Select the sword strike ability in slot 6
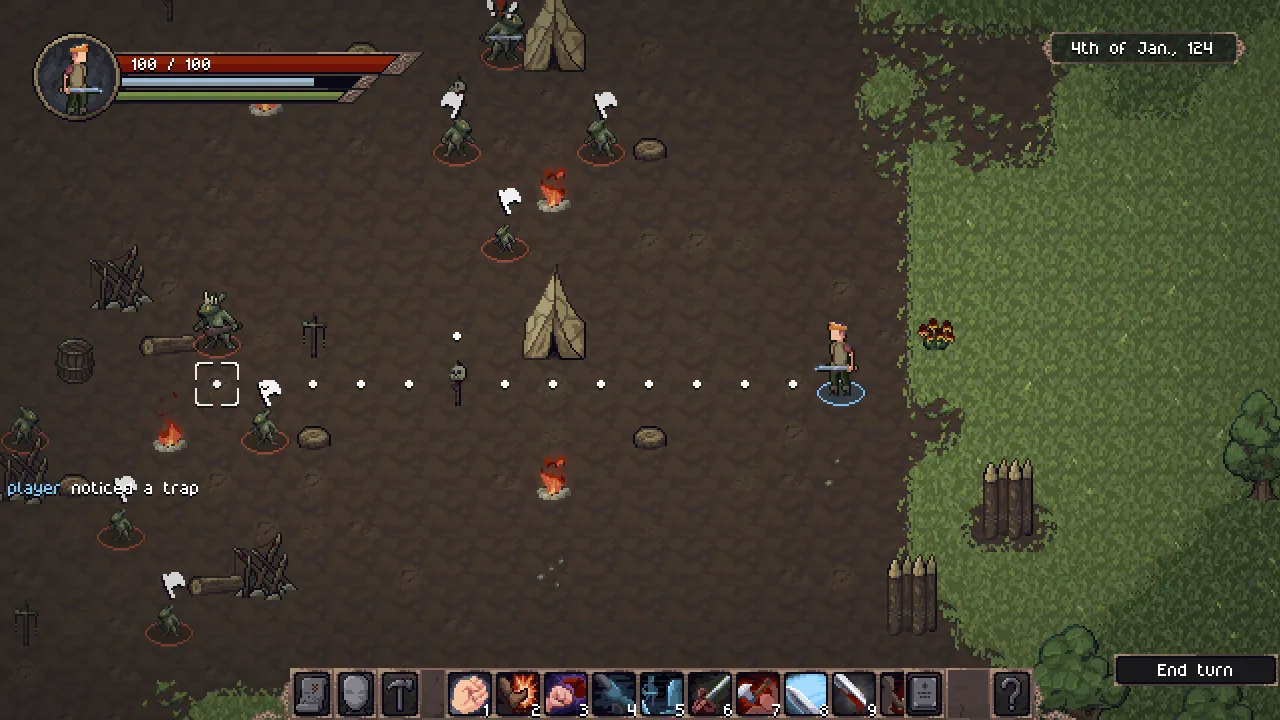The height and width of the screenshot is (720, 1280). 709,693
